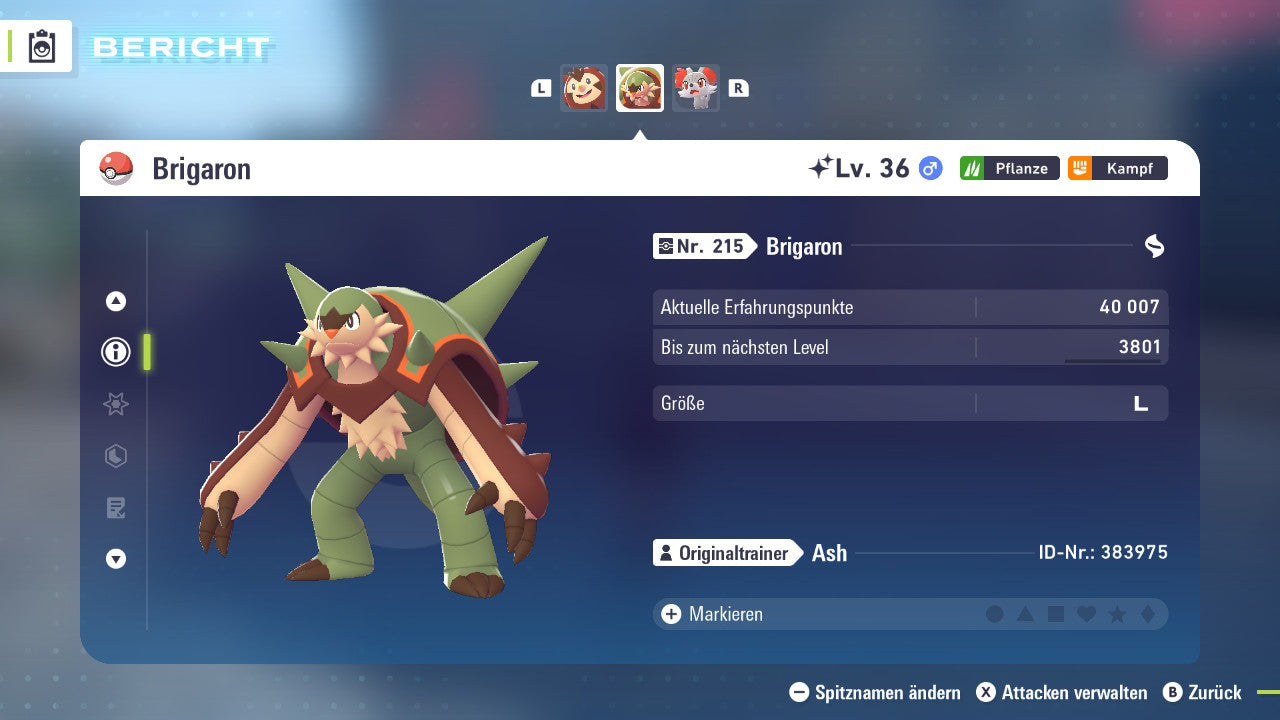Open Attacken verwalten
The image size is (1280, 720).
click(x=1062, y=692)
